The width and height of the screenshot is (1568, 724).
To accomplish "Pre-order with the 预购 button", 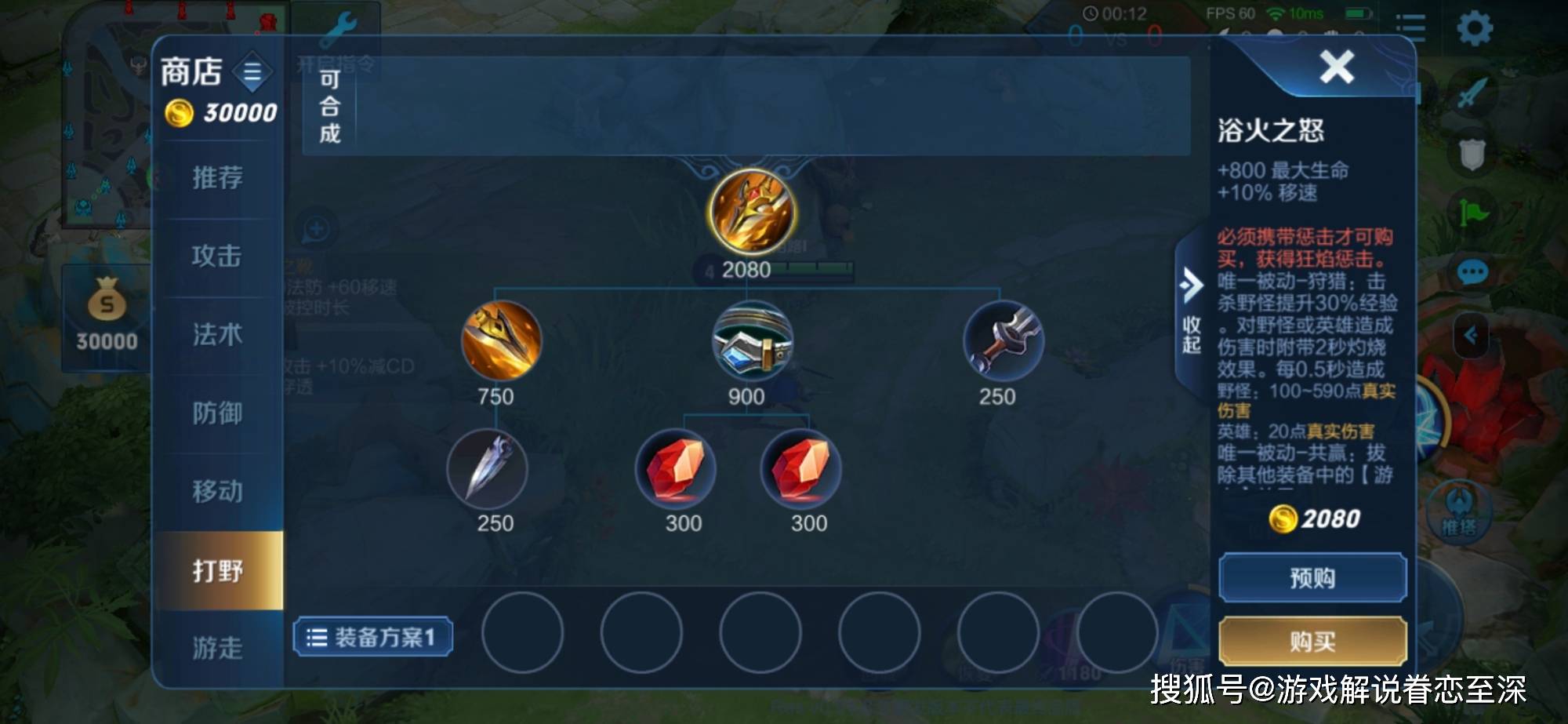I will click(1312, 578).
